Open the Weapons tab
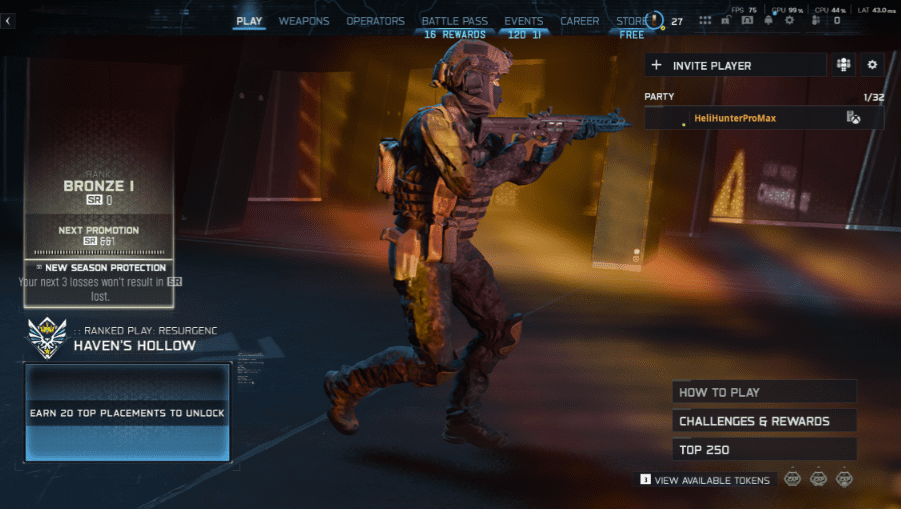Screen dimensions: 901x509 [x=304, y=21]
